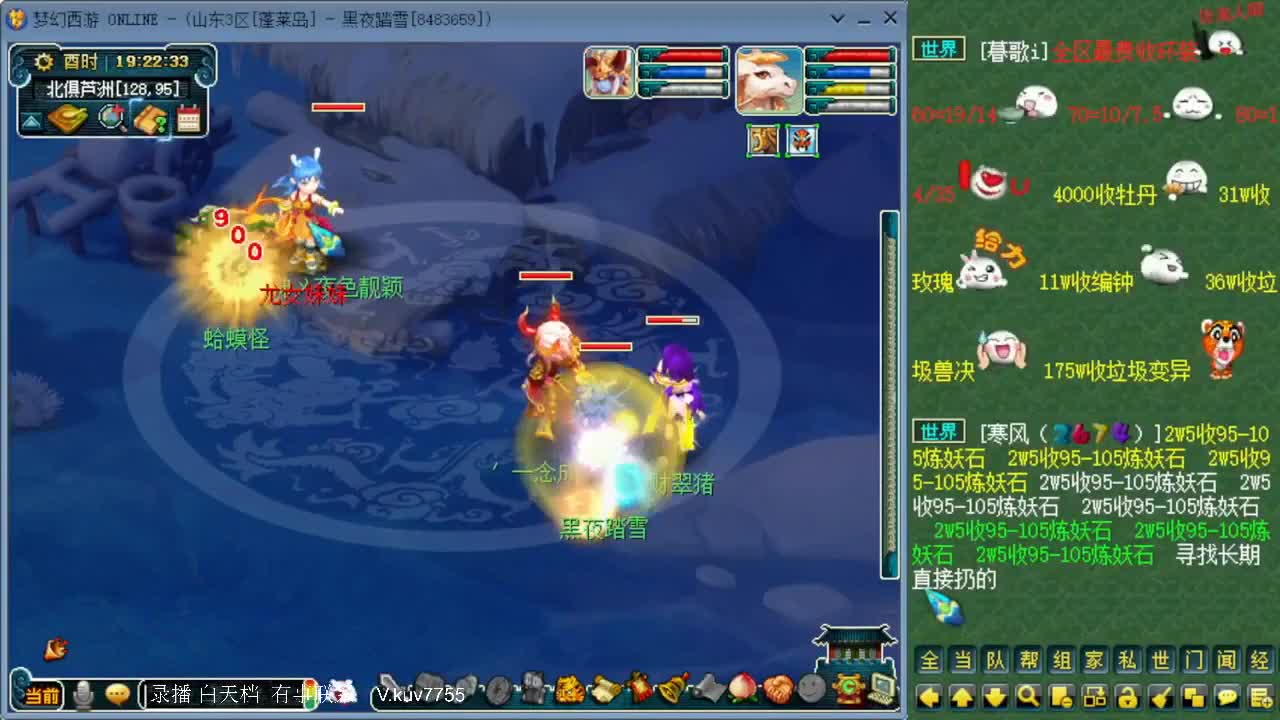Switch to the 私 private chat tab
1280x720 pixels.
[x=1128, y=662]
